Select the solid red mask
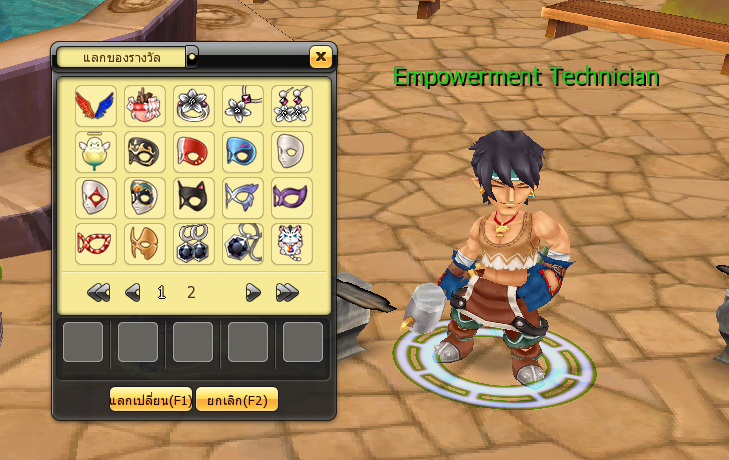Image resolution: width=729 pixels, height=460 pixels. [x=194, y=151]
